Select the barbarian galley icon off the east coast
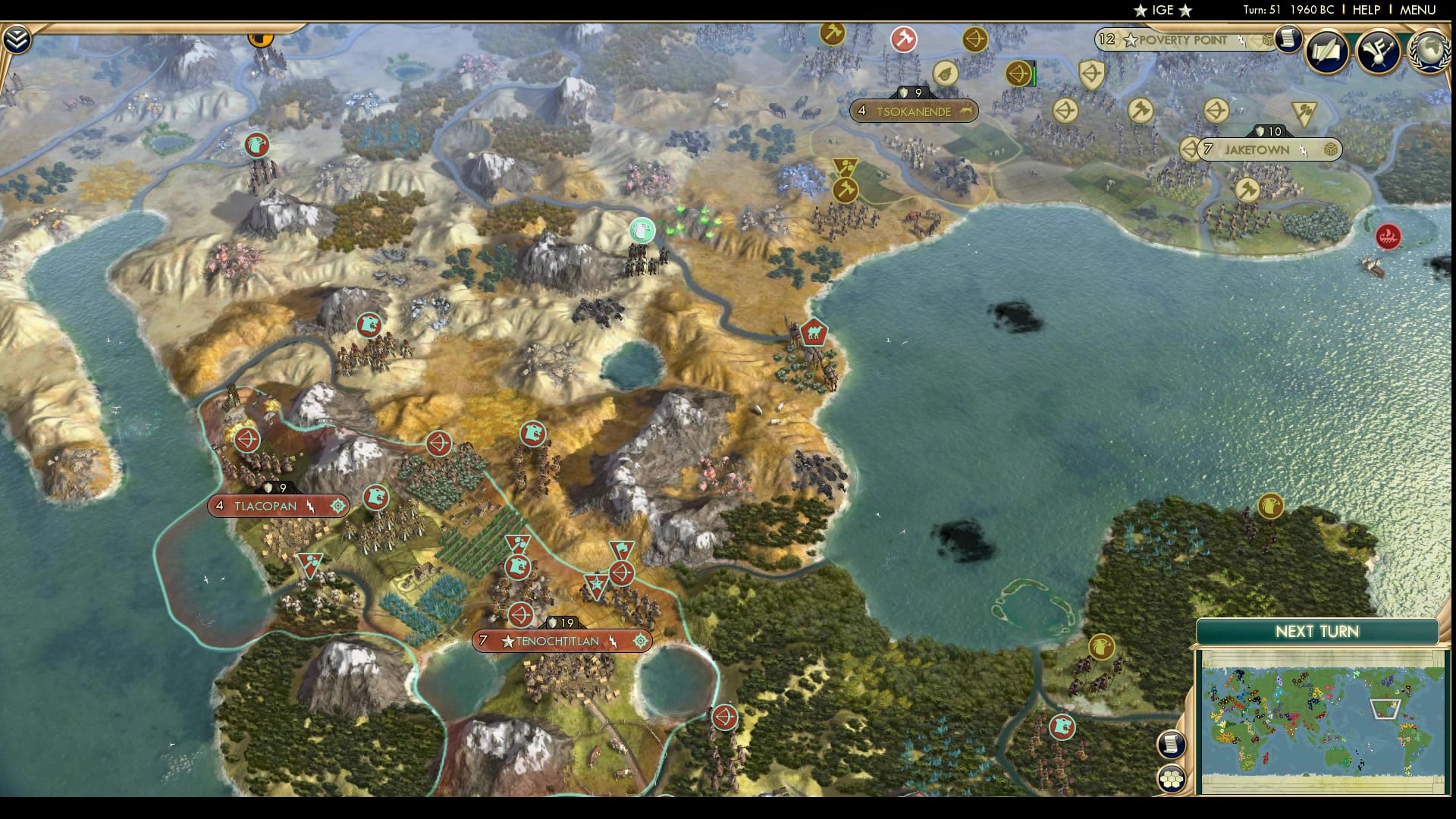 (x=1388, y=235)
